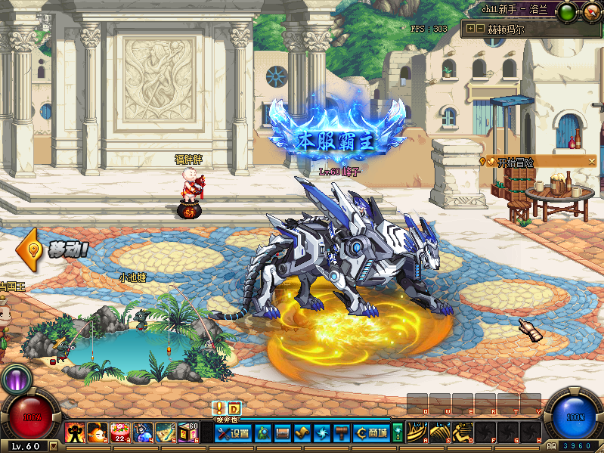
Task: Click the green orb channel button
Action: point(567,11)
